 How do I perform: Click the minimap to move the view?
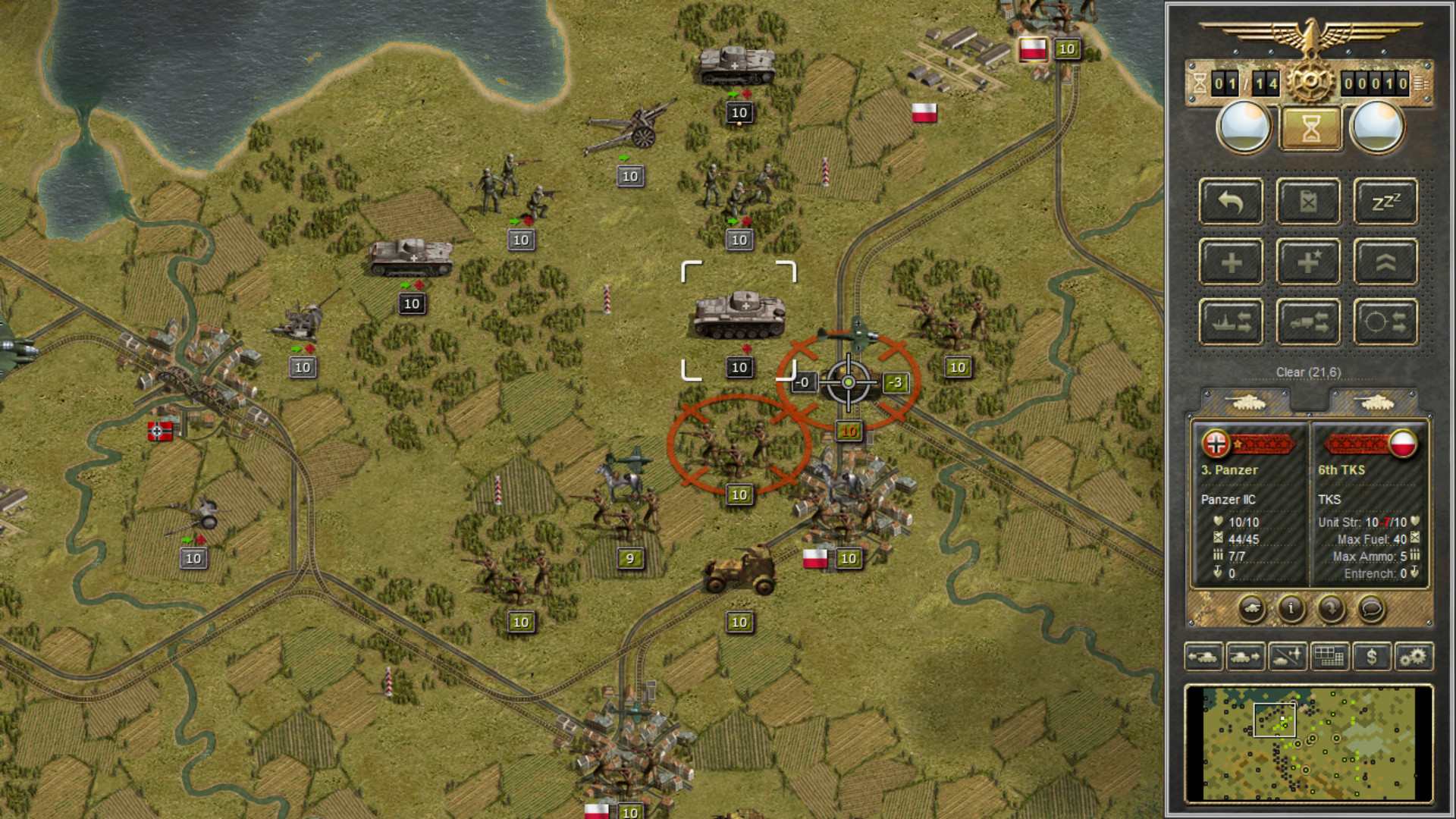tap(1308, 743)
